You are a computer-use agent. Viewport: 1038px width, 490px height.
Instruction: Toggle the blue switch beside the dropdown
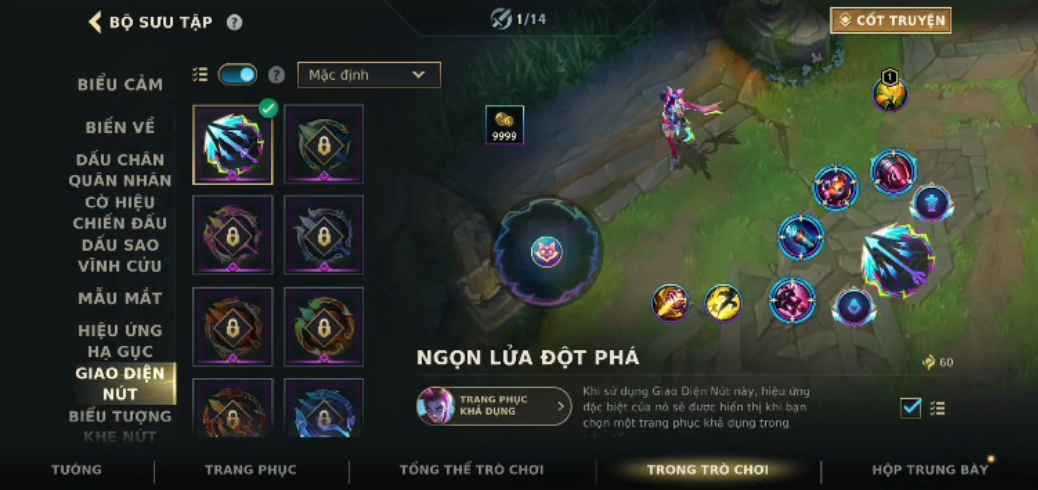pos(237,75)
